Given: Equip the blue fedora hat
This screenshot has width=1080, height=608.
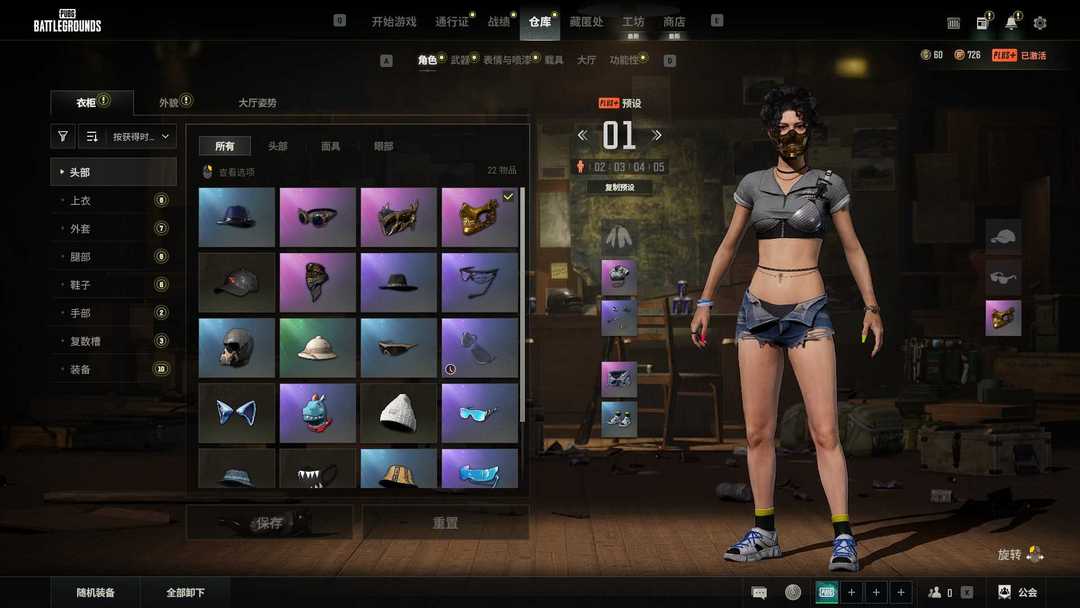Looking at the screenshot, I should point(237,217).
